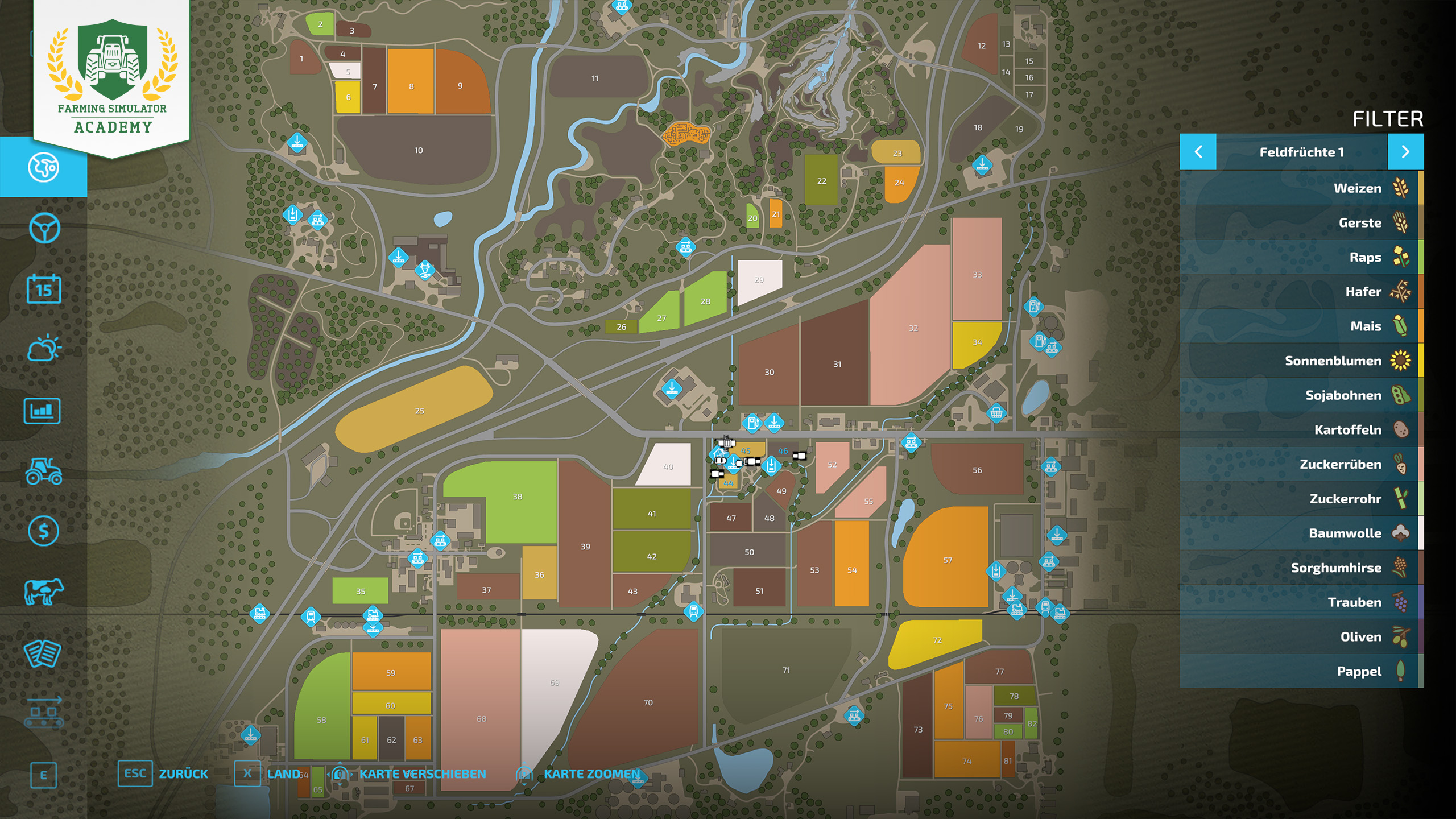
Task: Toggle the Pappel filter entry
Action: click(1301, 671)
